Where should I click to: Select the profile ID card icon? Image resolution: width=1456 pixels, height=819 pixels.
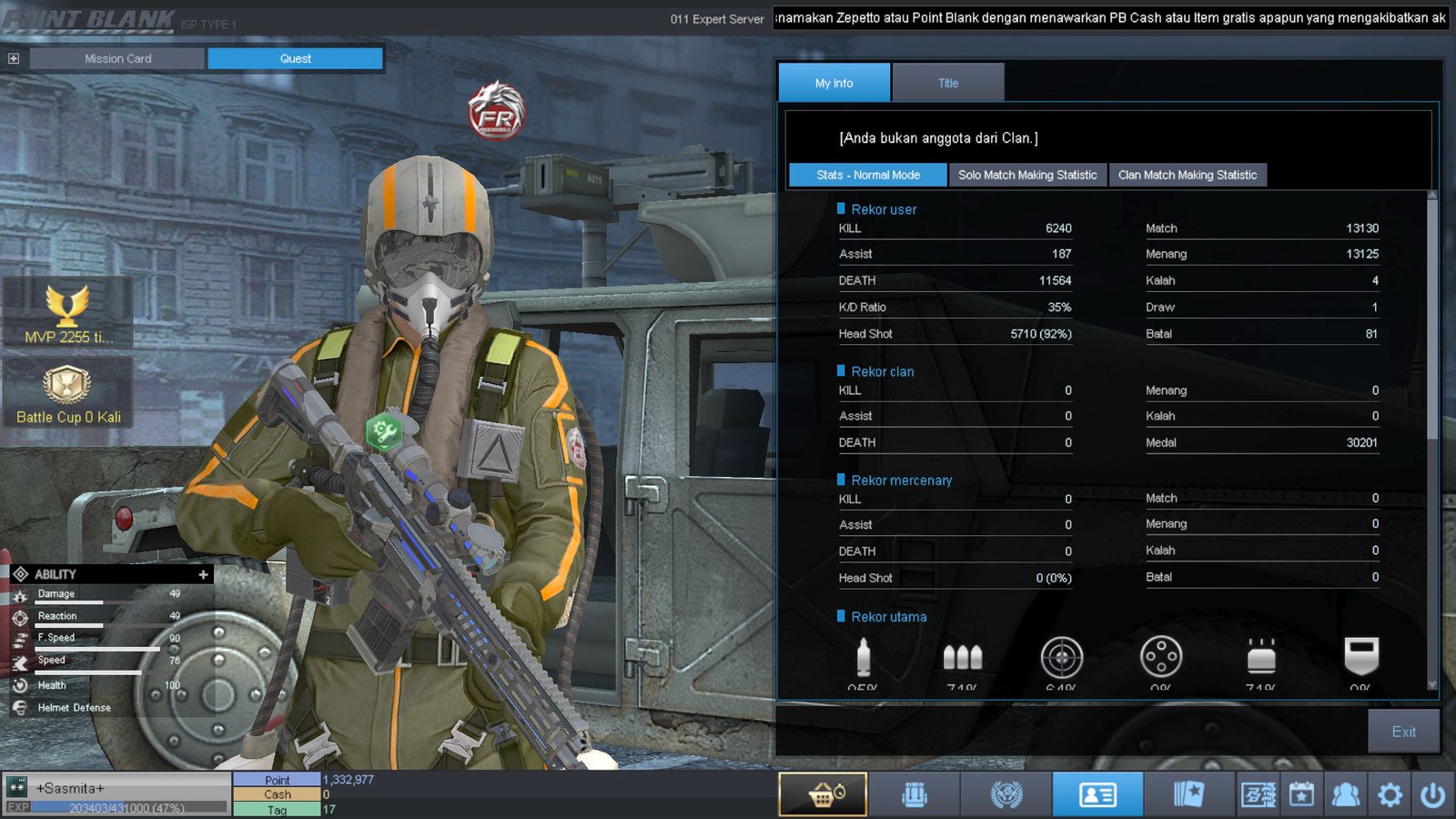tap(1097, 794)
